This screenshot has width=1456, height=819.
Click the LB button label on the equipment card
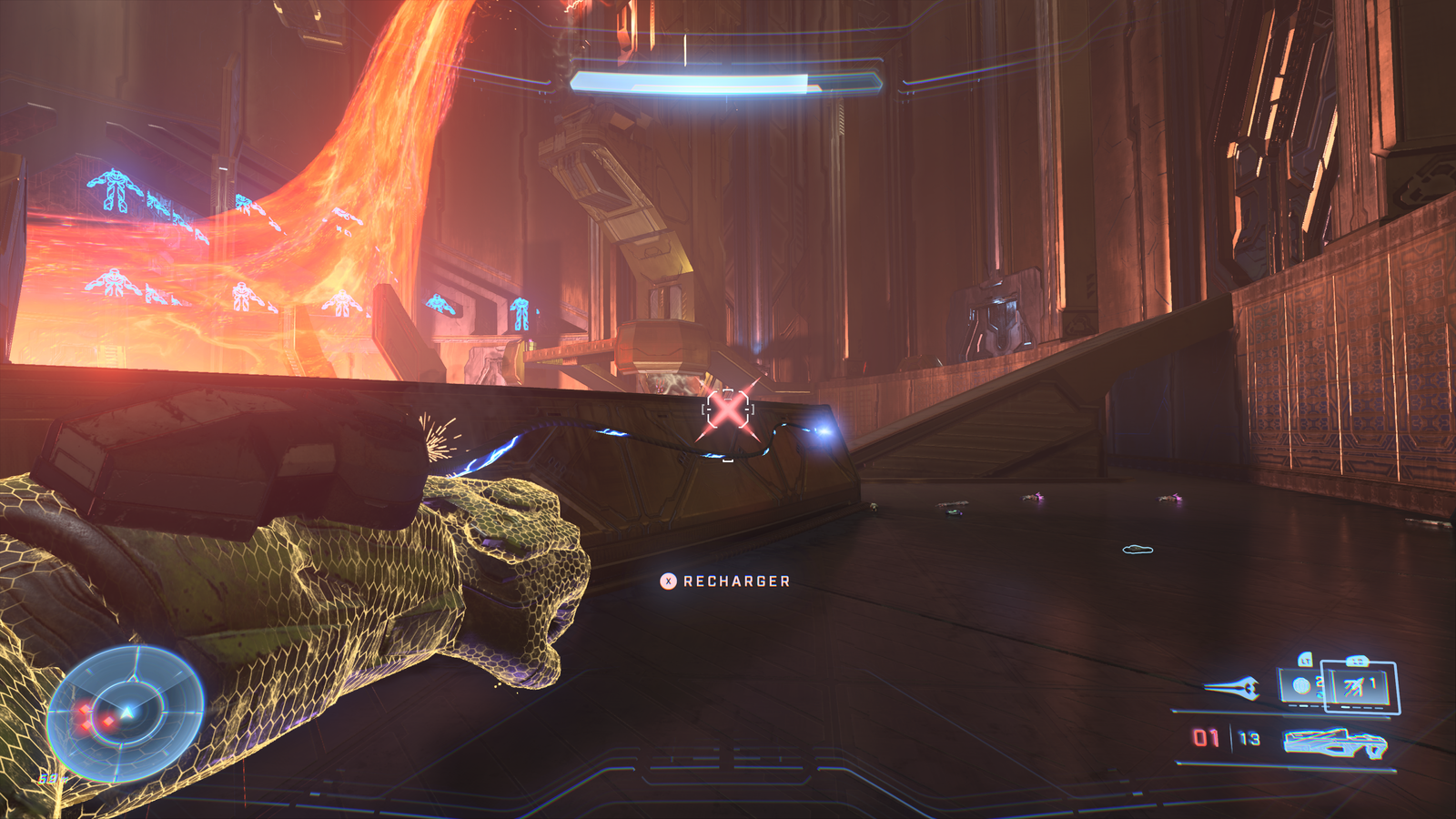[1357, 660]
